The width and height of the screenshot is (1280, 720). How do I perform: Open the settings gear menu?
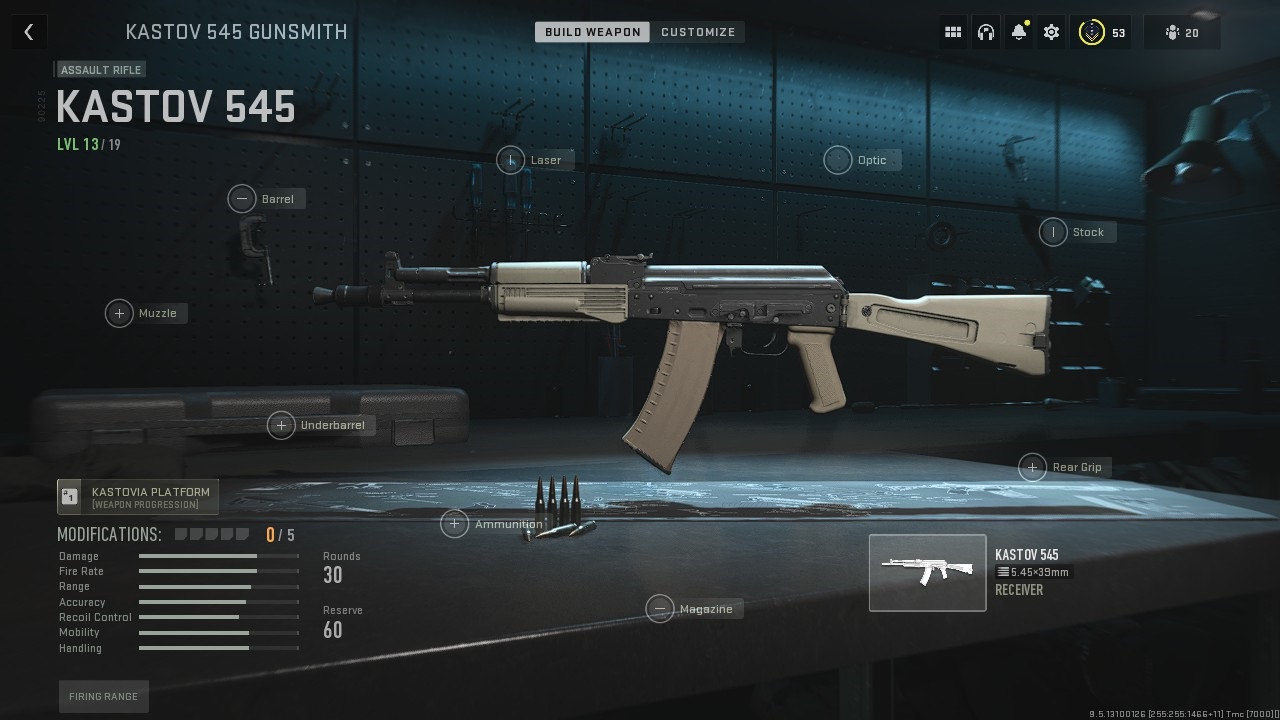pyautogui.click(x=1051, y=31)
